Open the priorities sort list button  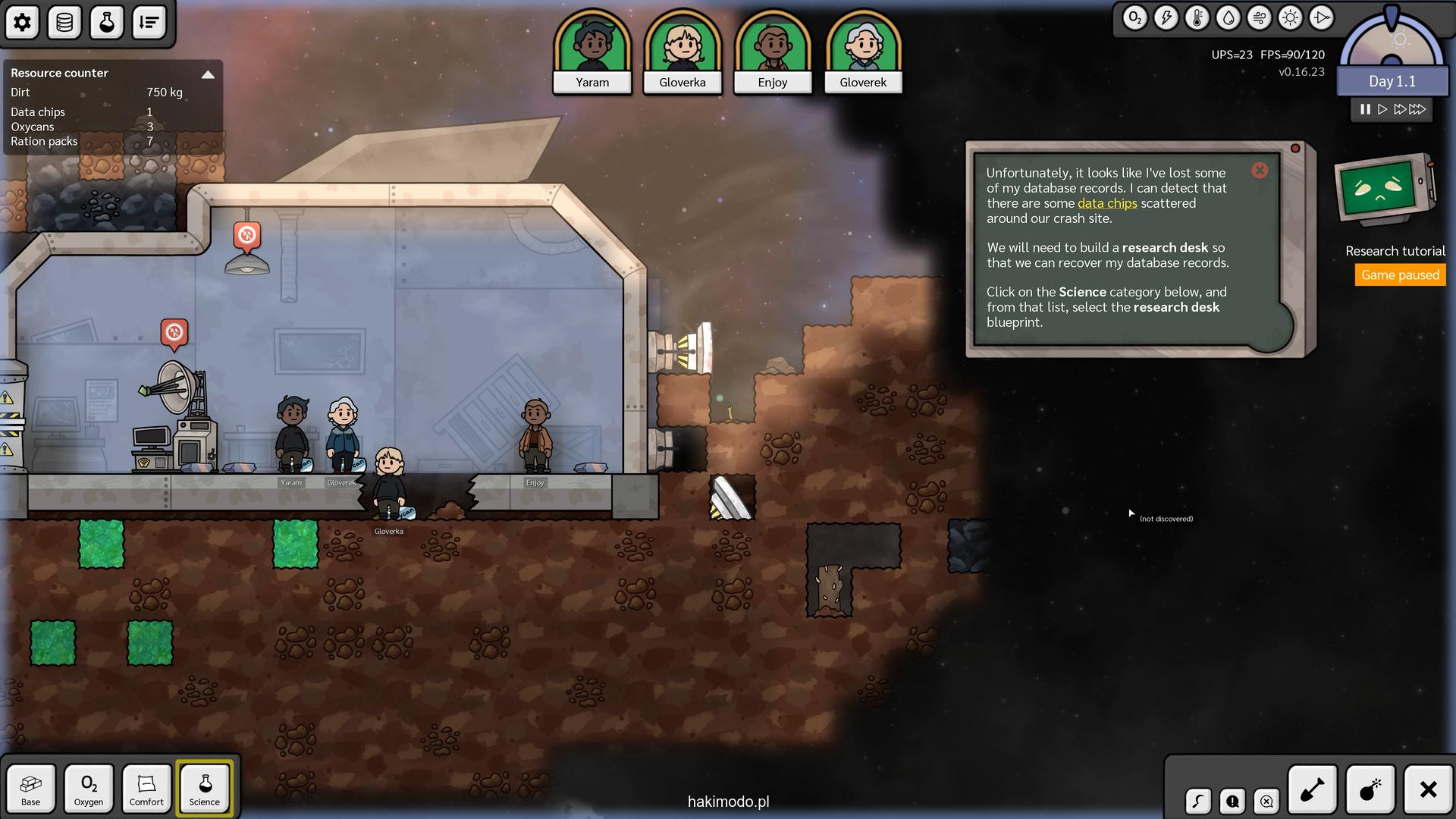pyautogui.click(x=149, y=23)
